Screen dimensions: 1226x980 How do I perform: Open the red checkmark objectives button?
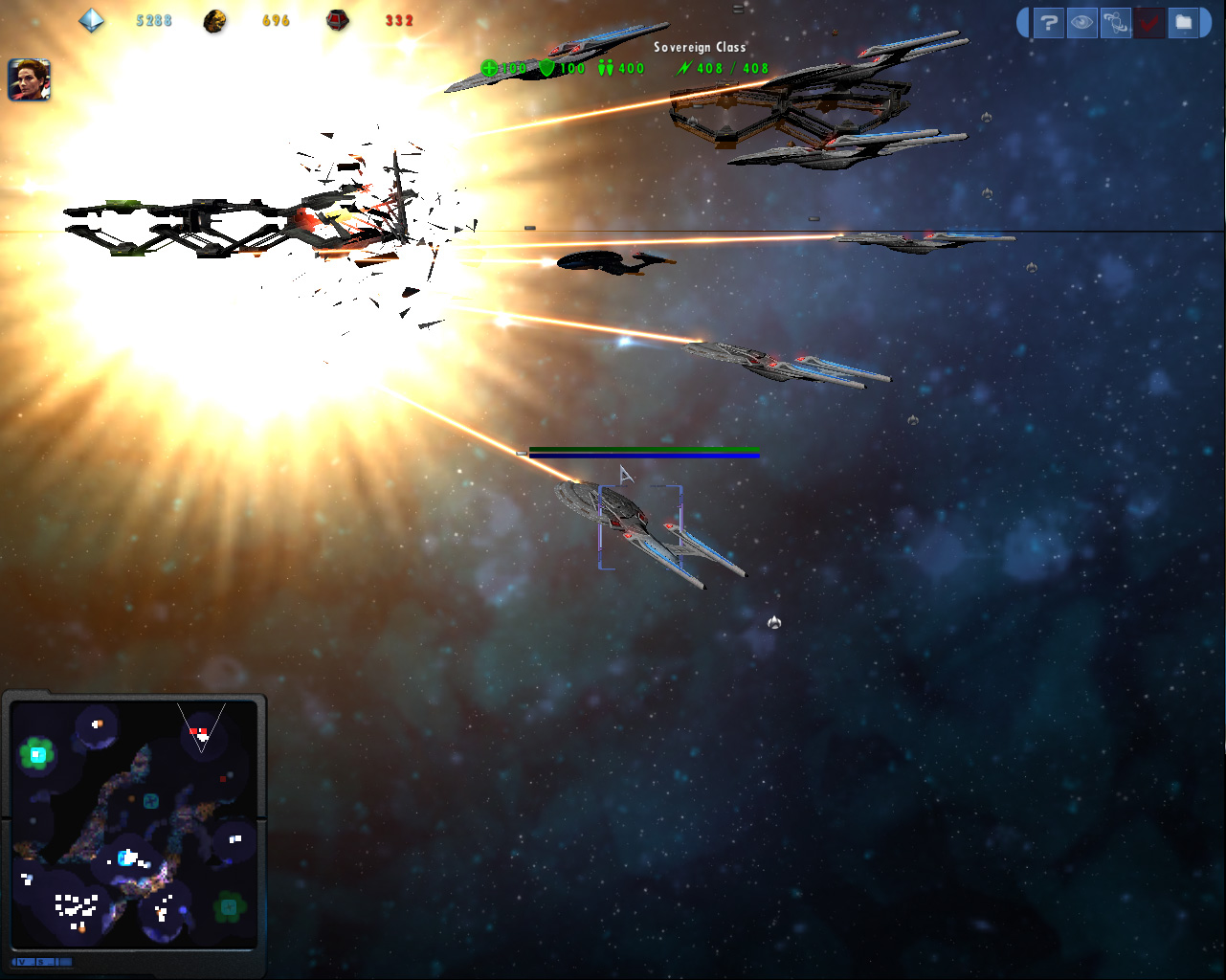(x=1148, y=23)
